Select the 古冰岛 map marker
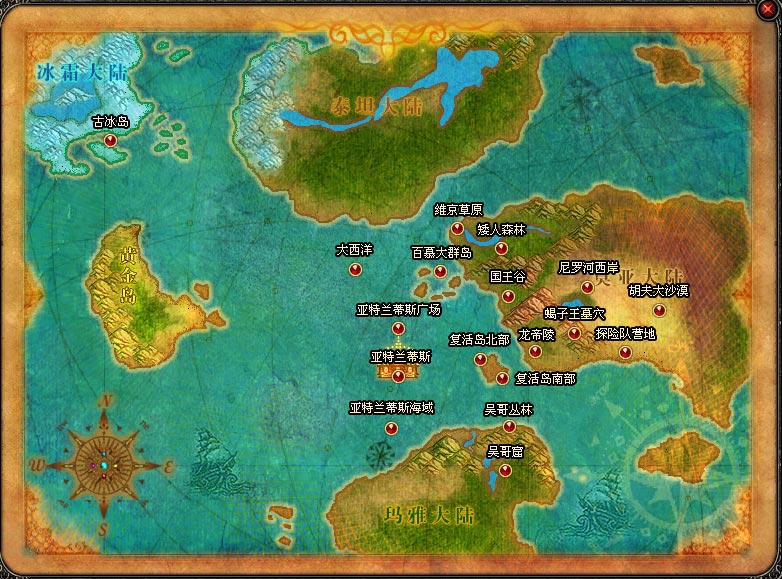 (110, 142)
